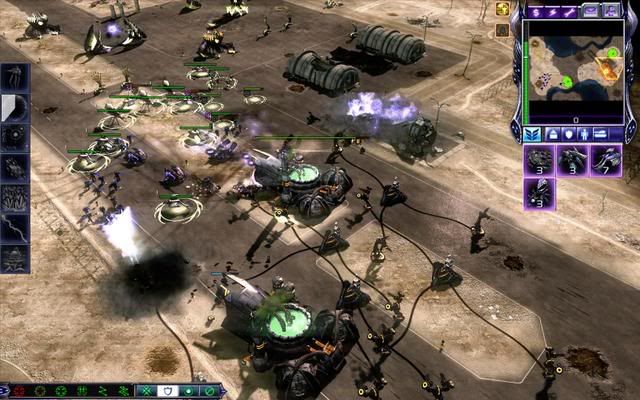Viewport: 640px width, 400px height.
Task: Activate the topmost support power in the sidebar
Action: [15, 76]
